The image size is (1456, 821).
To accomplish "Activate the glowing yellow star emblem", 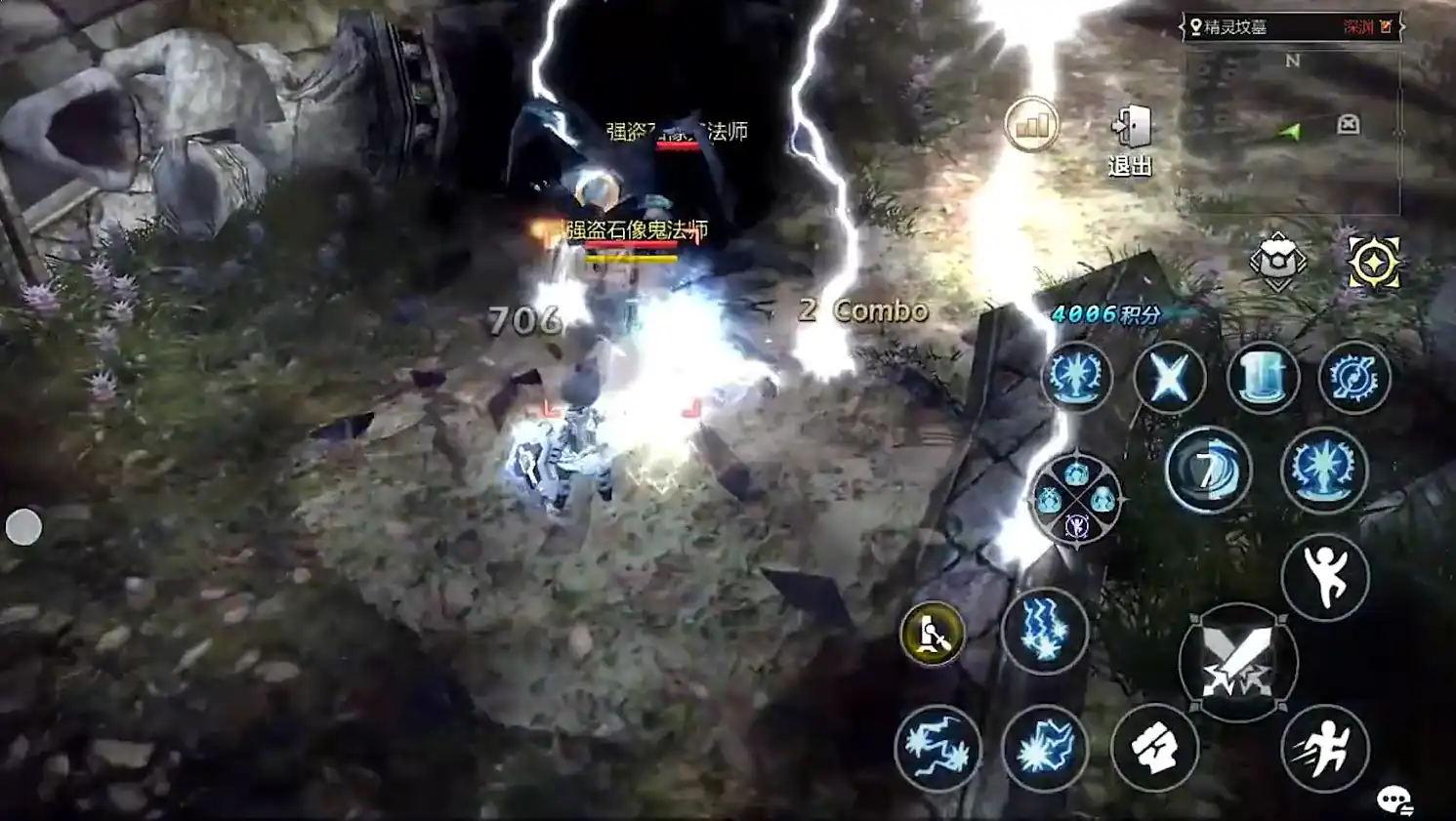I will point(1373,263).
